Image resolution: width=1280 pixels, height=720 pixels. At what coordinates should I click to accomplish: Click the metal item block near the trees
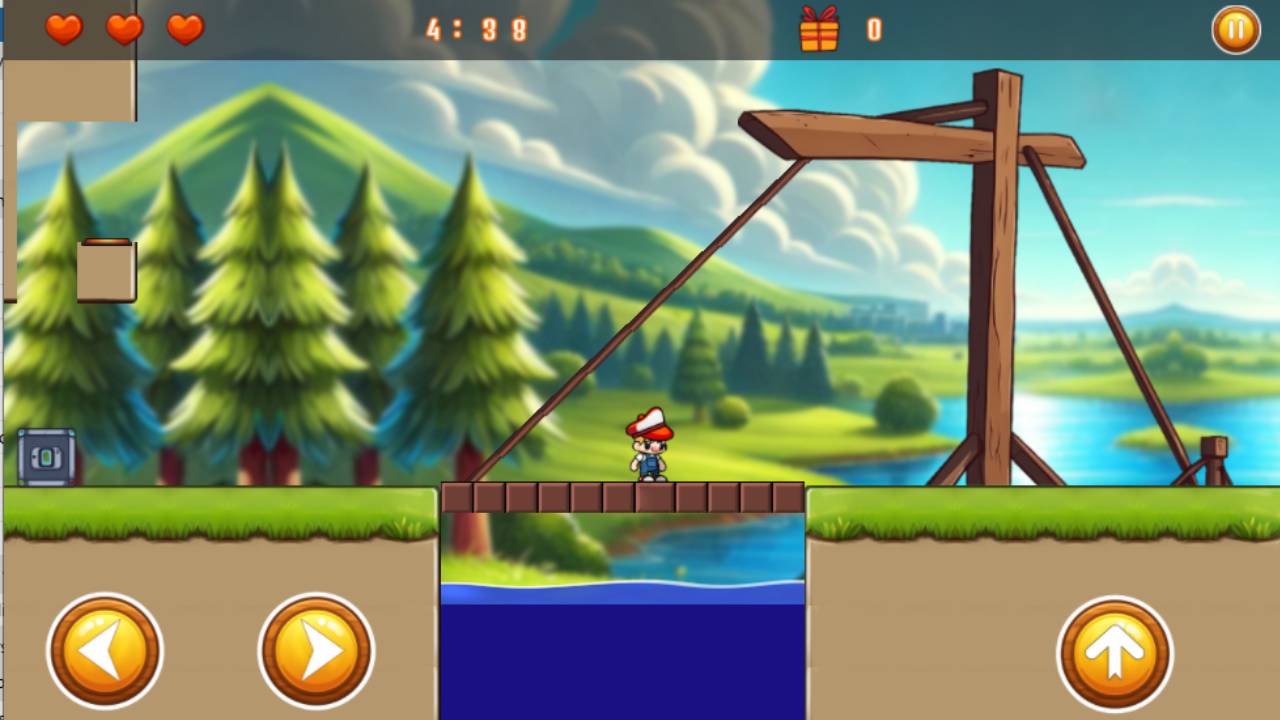coord(45,455)
